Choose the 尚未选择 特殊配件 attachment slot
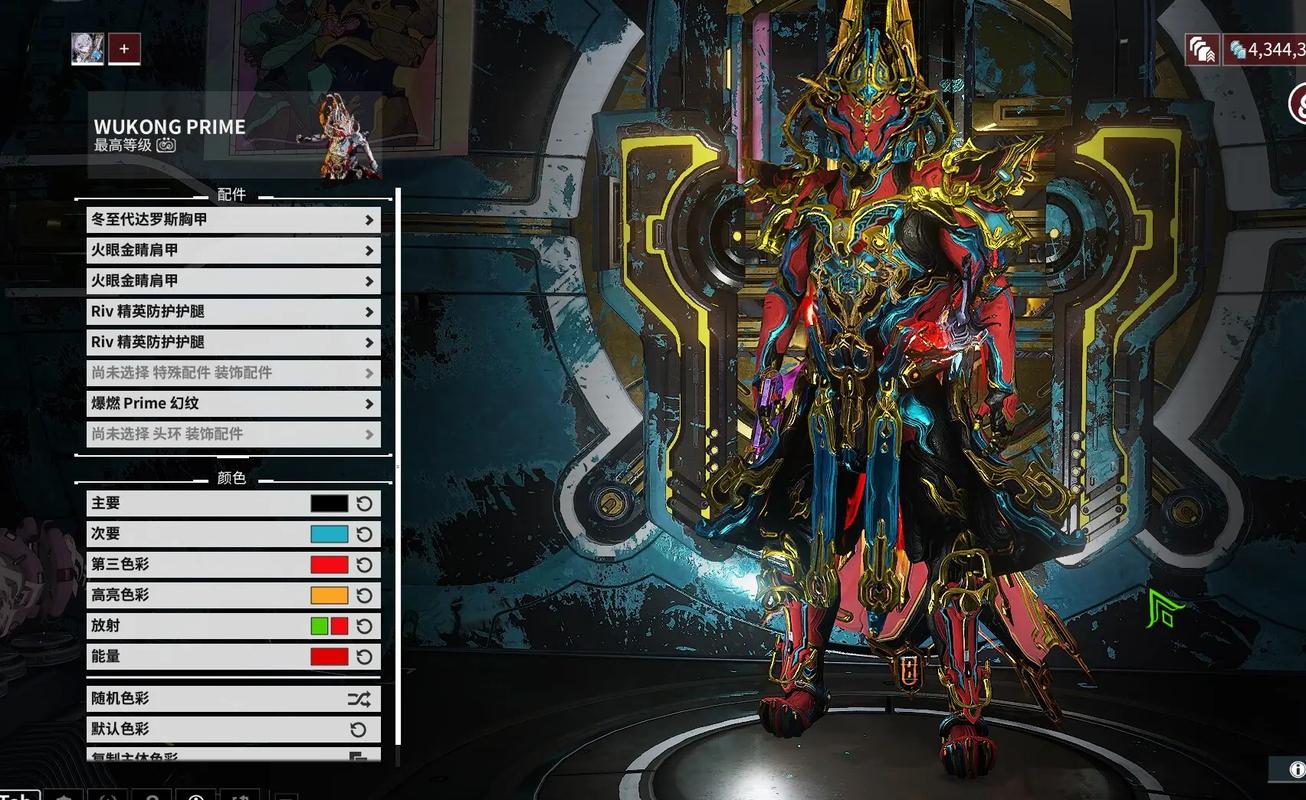 tap(232, 373)
